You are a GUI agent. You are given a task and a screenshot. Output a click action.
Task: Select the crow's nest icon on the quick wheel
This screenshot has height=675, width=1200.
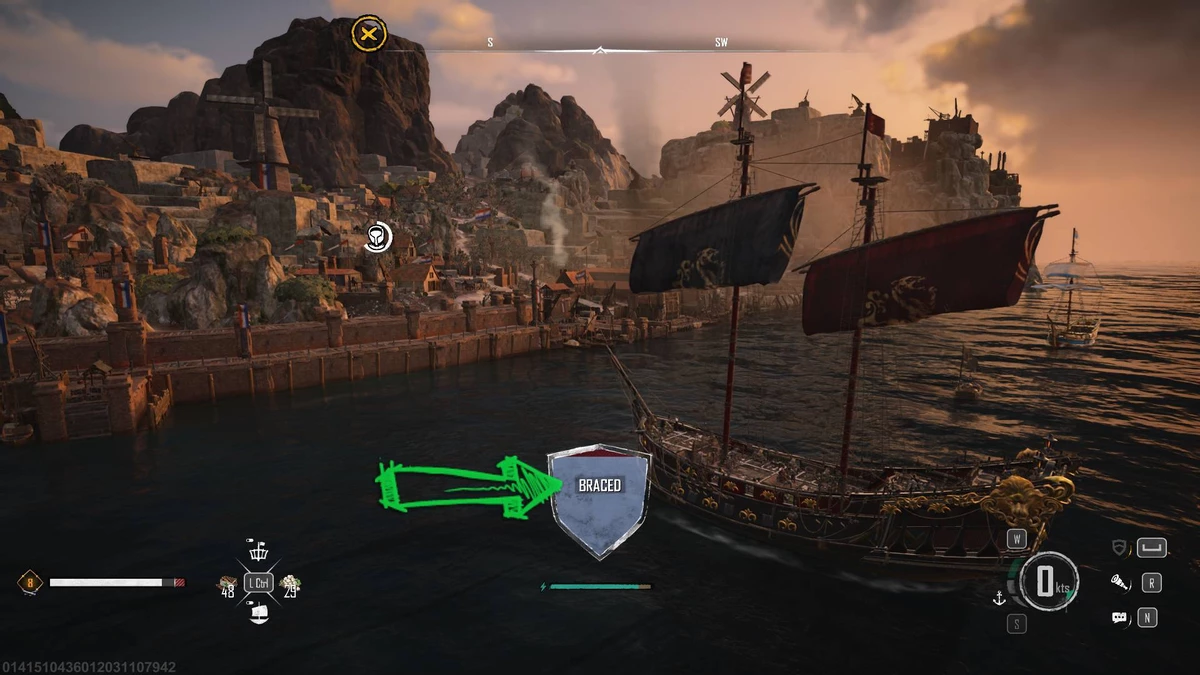click(x=259, y=551)
